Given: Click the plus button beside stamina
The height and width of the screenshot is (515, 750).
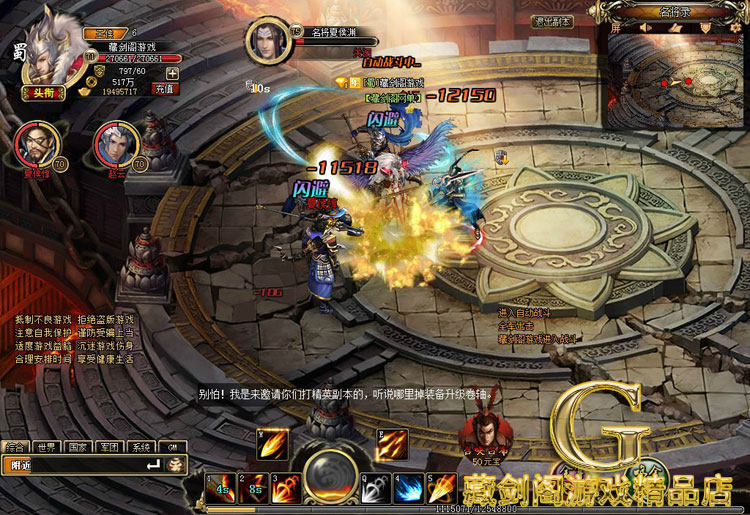Looking at the screenshot, I should point(172,72).
